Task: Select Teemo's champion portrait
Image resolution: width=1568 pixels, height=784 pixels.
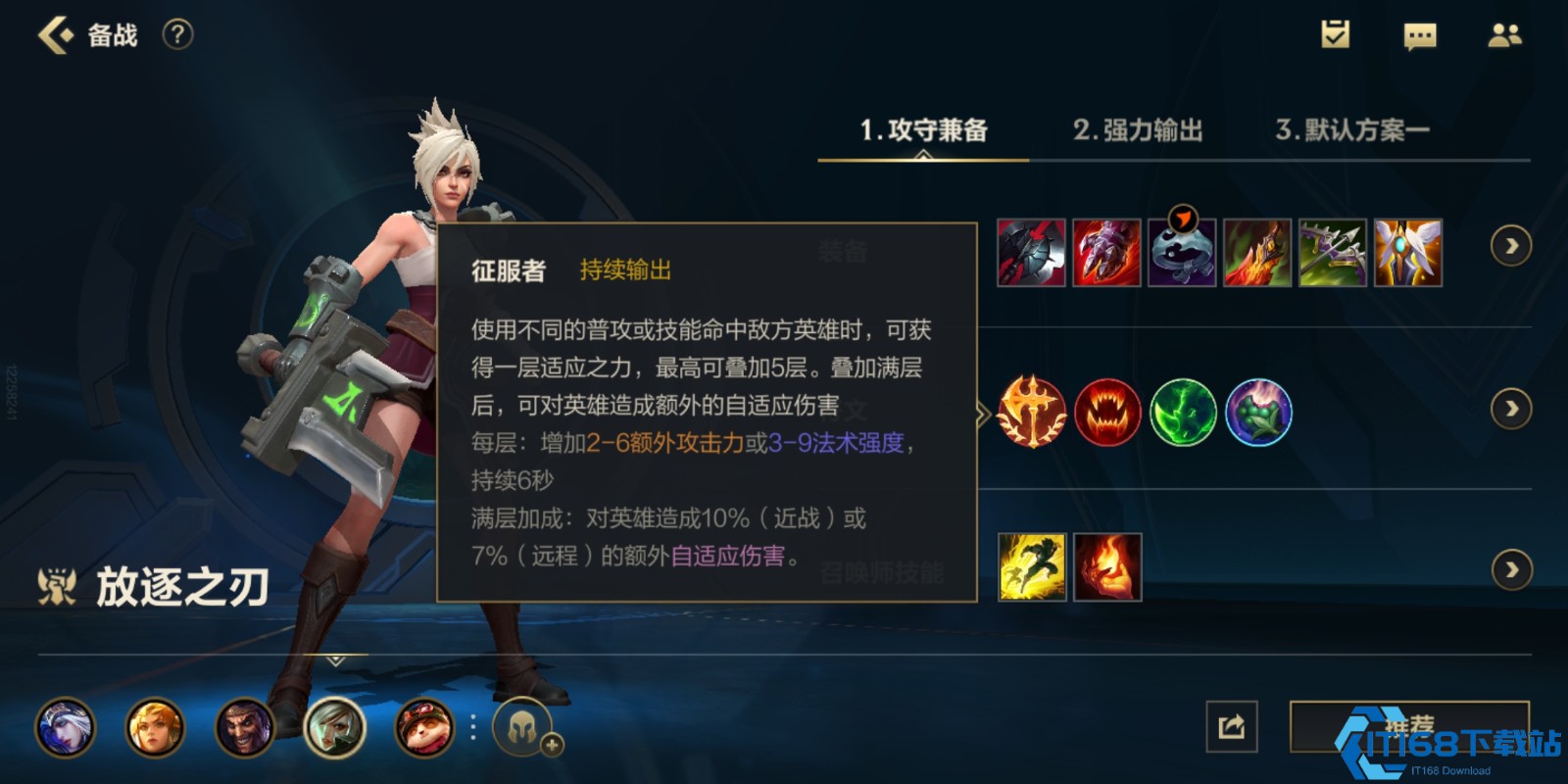Action: 421,728
